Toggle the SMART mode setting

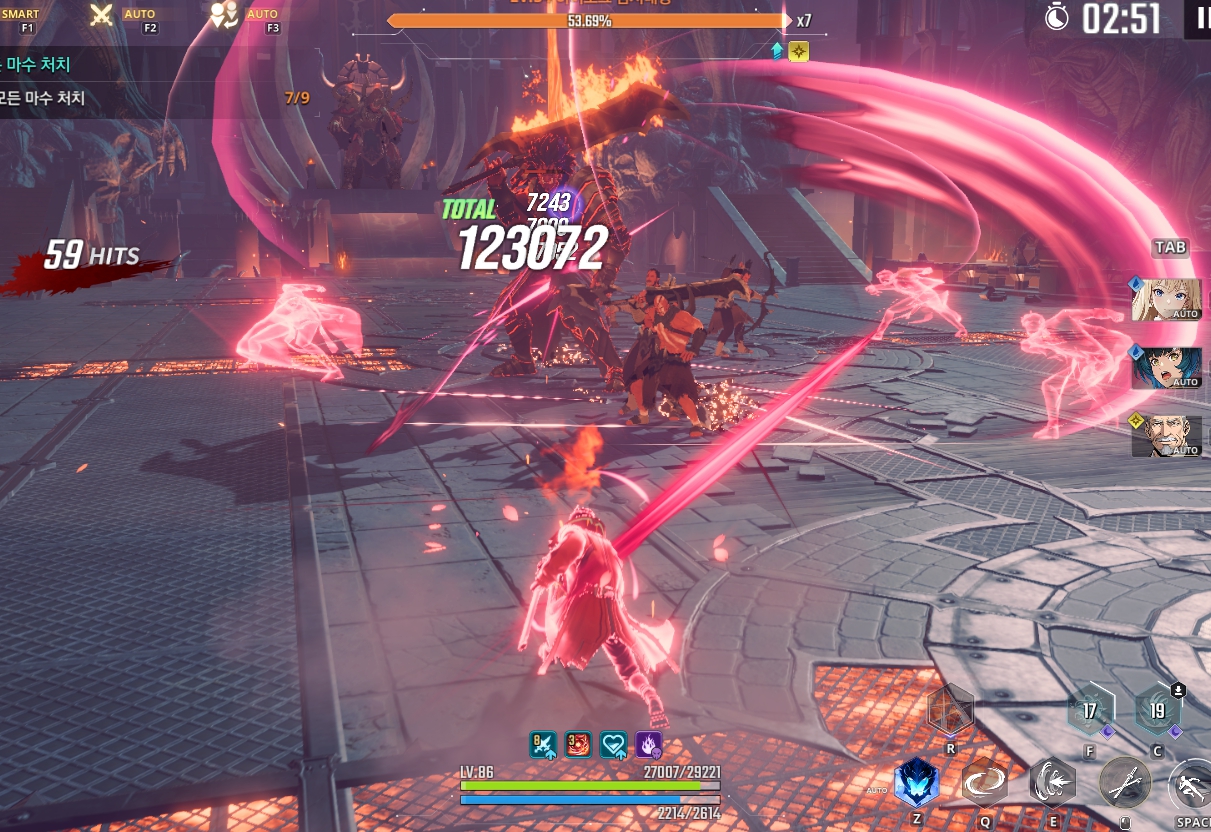coord(20,15)
